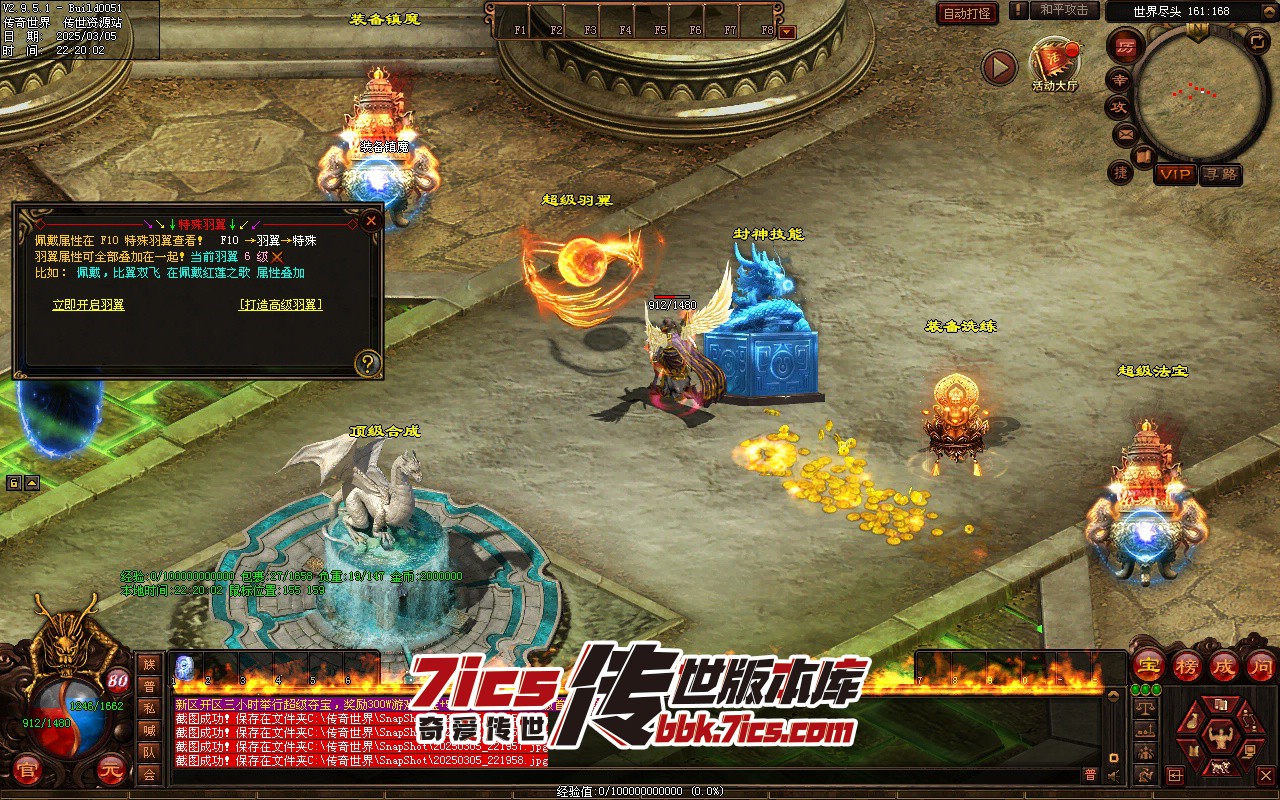Open the 宝 treasure shop button
Screen dimensions: 1280x800
1148,665
